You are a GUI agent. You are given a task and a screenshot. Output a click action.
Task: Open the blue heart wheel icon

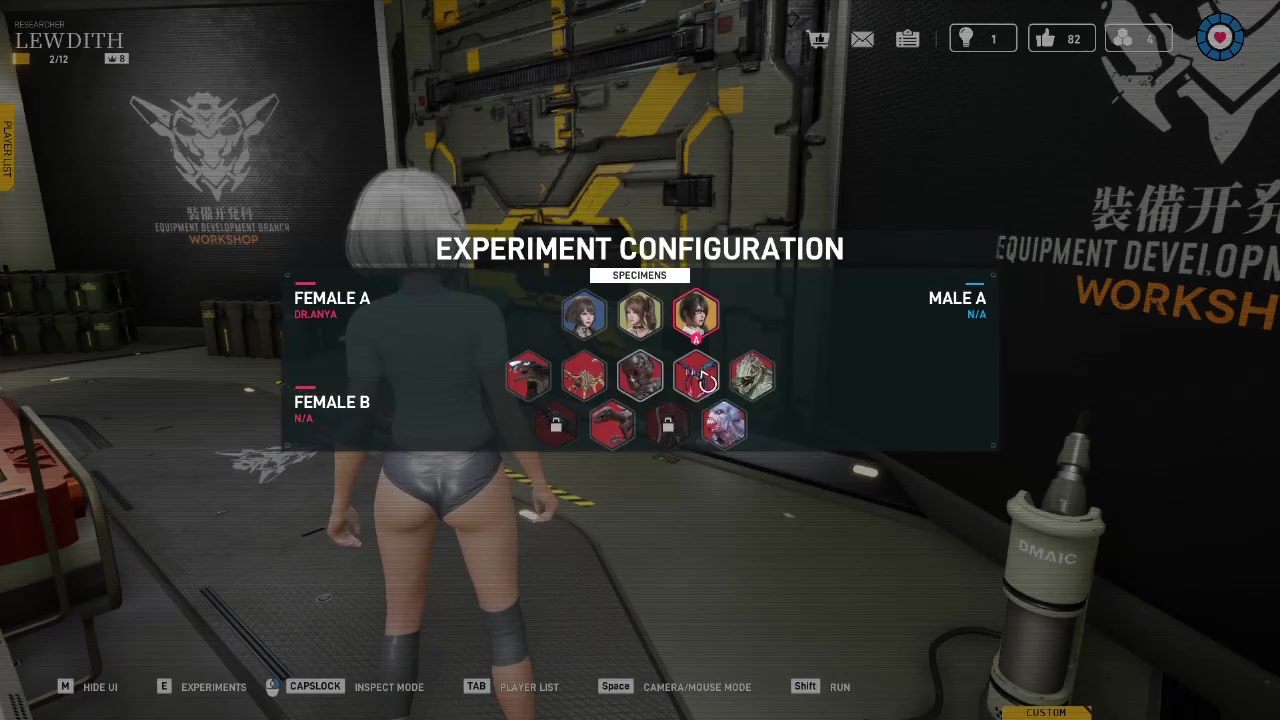[x=1220, y=38]
